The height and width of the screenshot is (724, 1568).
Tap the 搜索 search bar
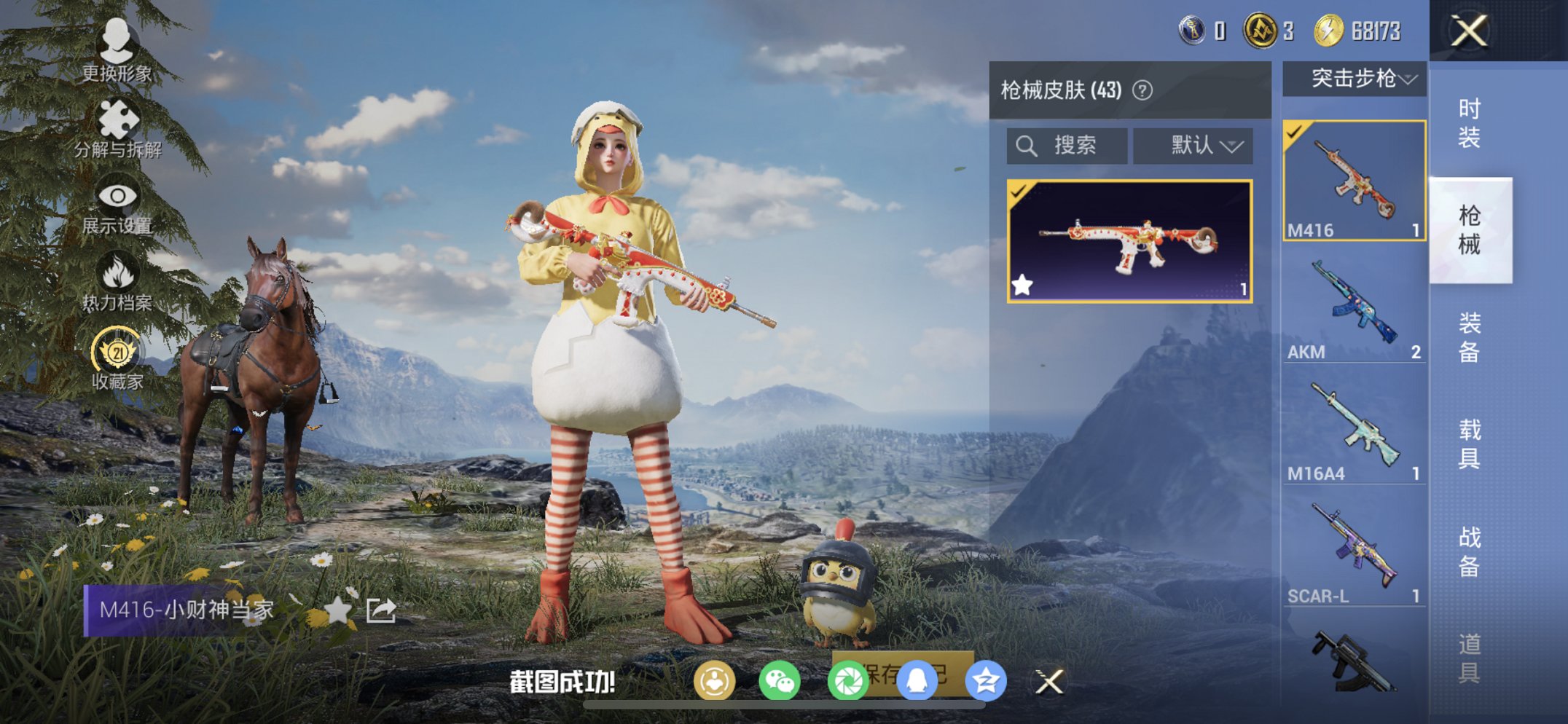(x=1064, y=145)
